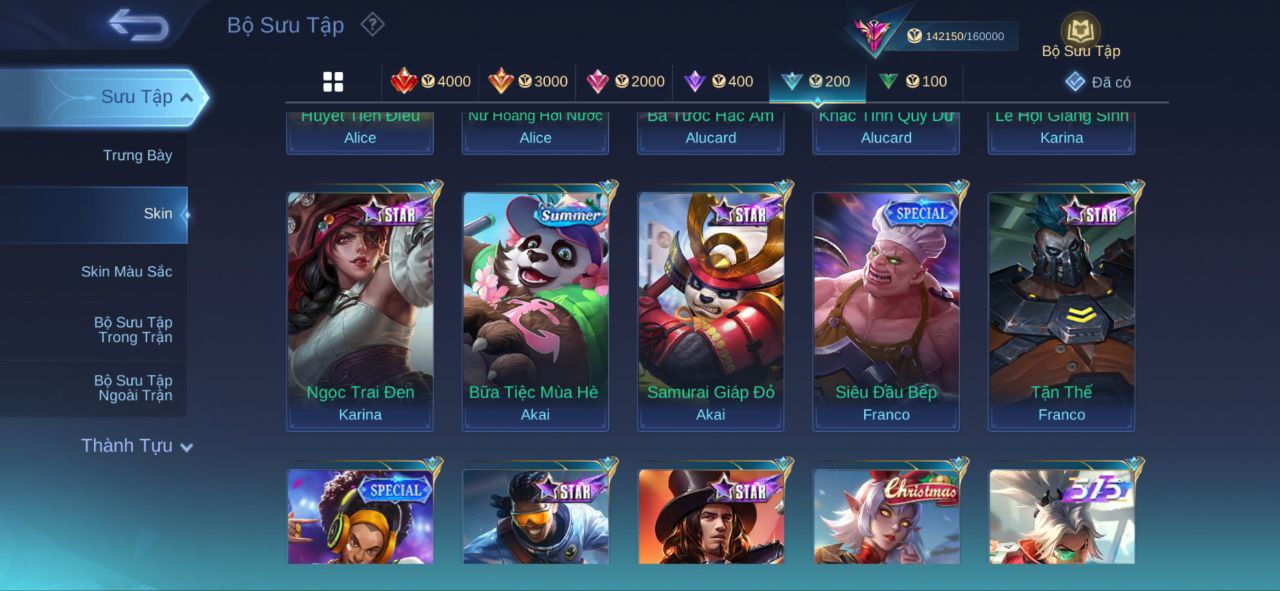The image size is (1280, 591).
Task: Select the Skin Màu Sắc entry
Action: tap(126, 271)
